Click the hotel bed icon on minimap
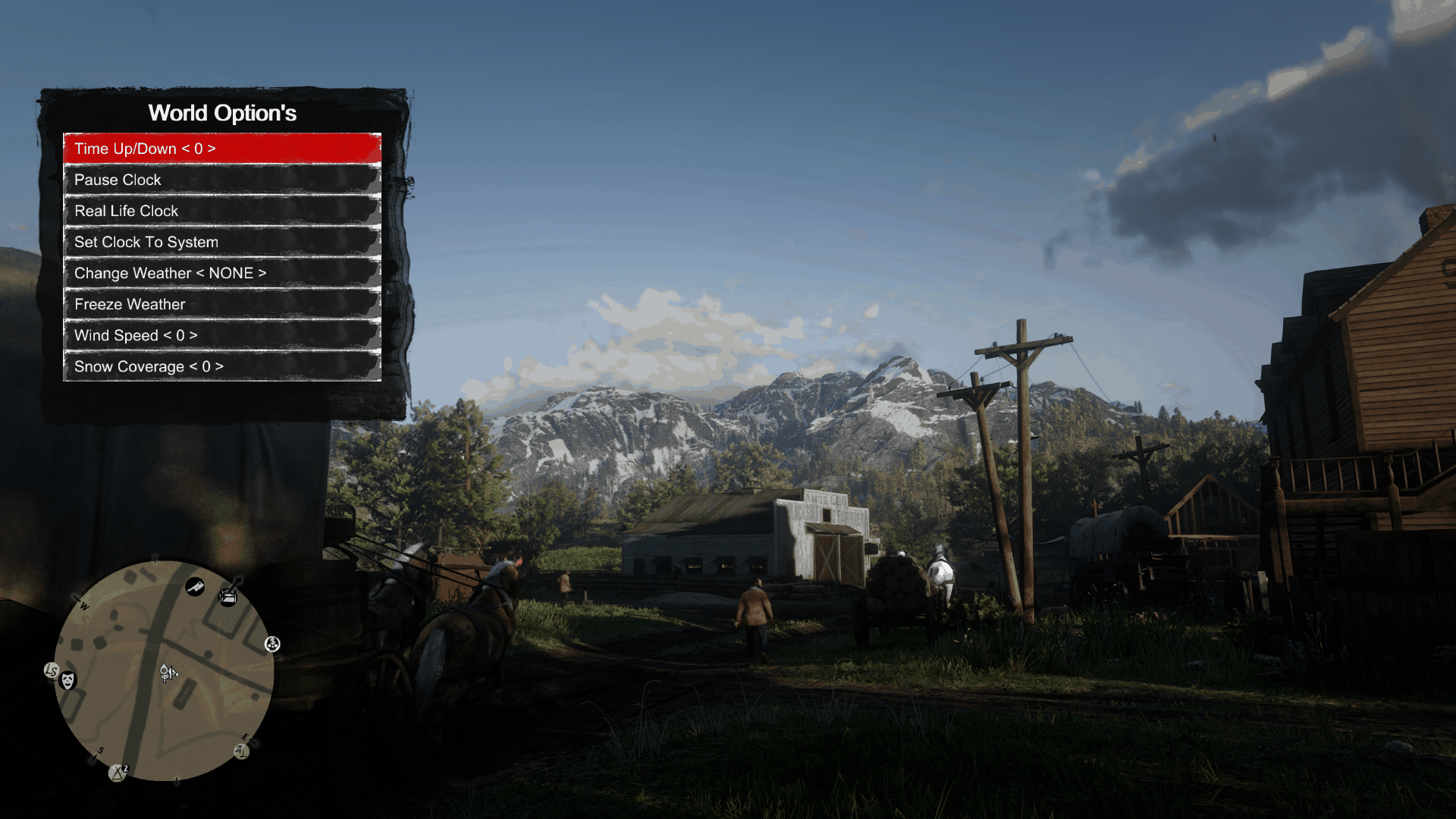 227,598
